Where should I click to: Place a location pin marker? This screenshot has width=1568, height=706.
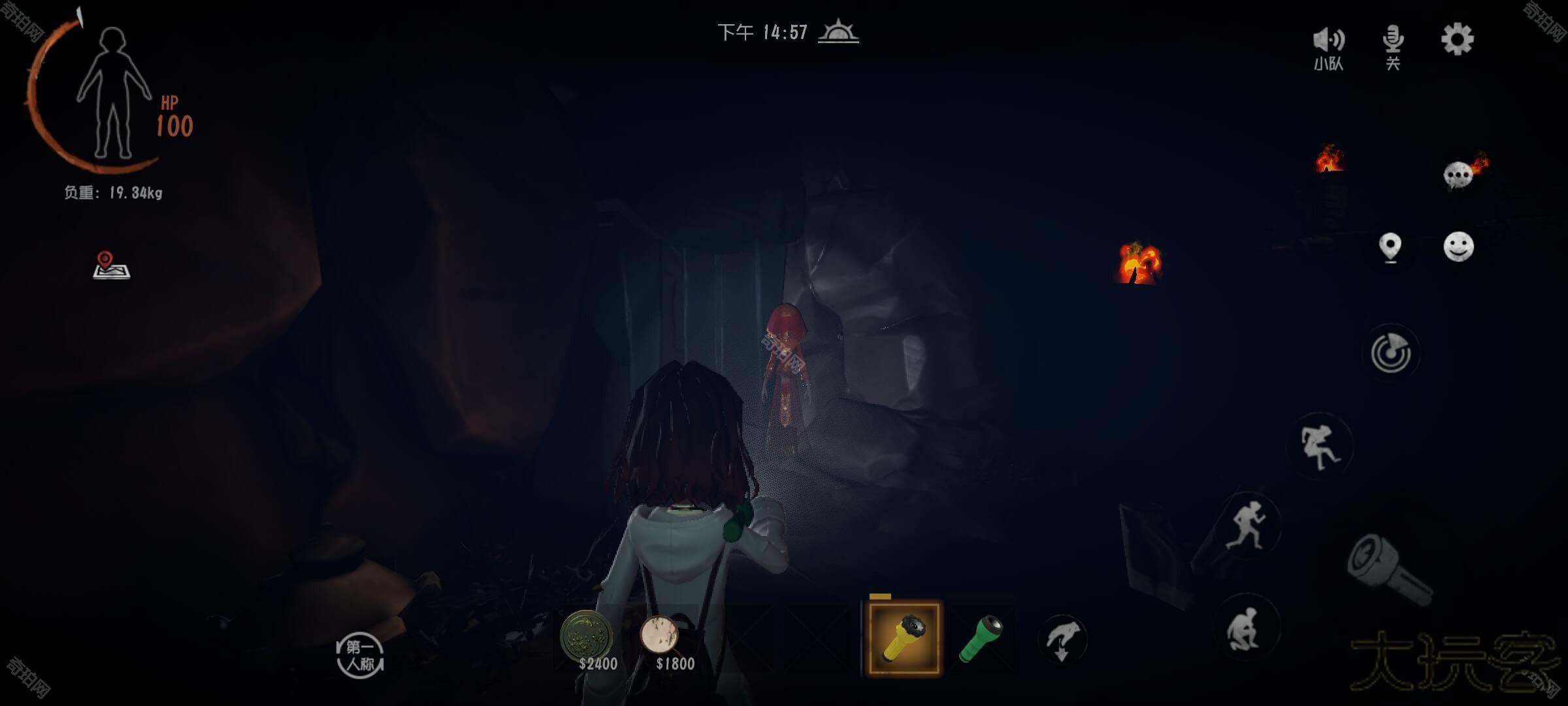pyautogui.click(x=1390, y=248)
